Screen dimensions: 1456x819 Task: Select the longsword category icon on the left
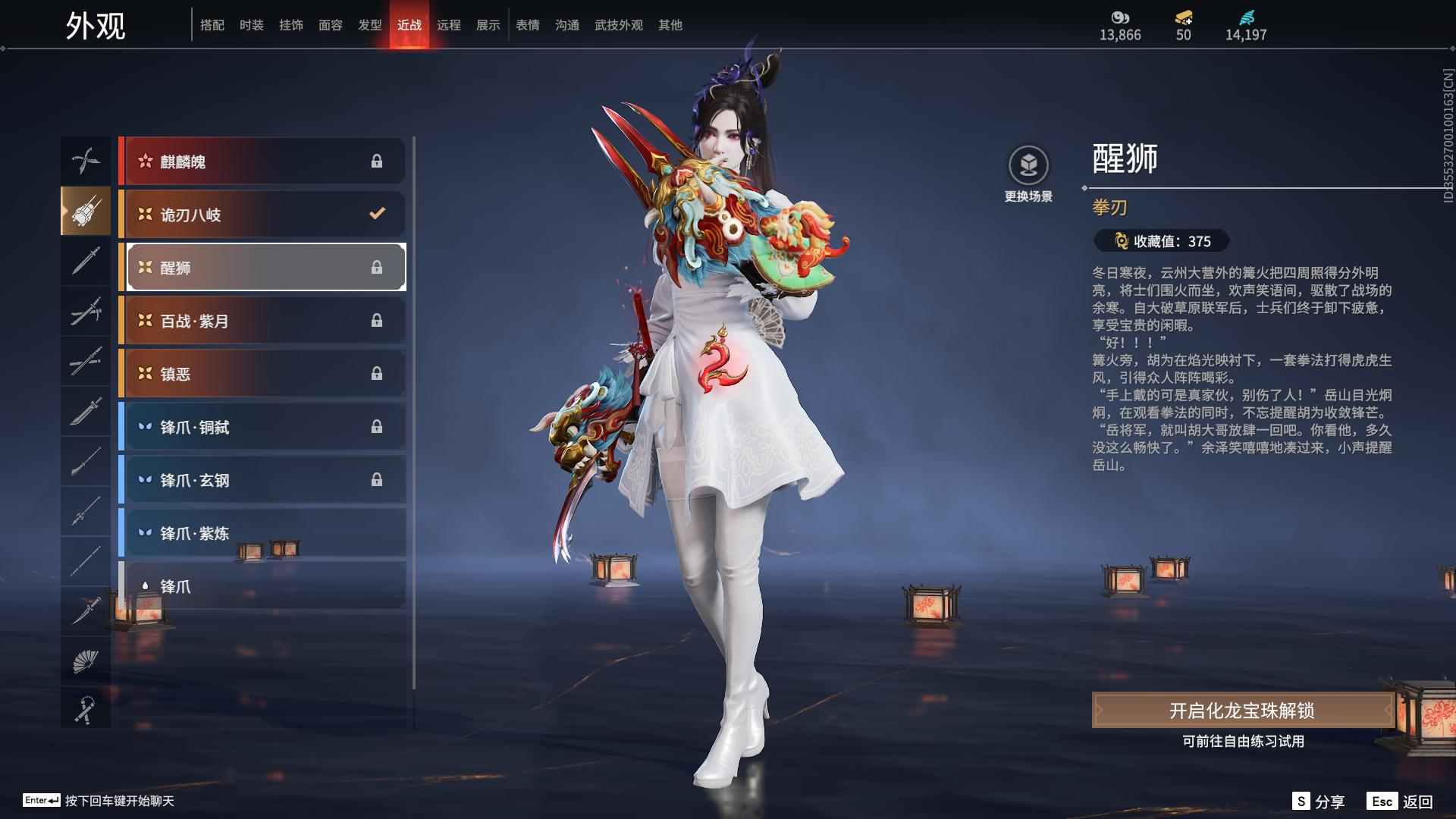pos(86,262)
